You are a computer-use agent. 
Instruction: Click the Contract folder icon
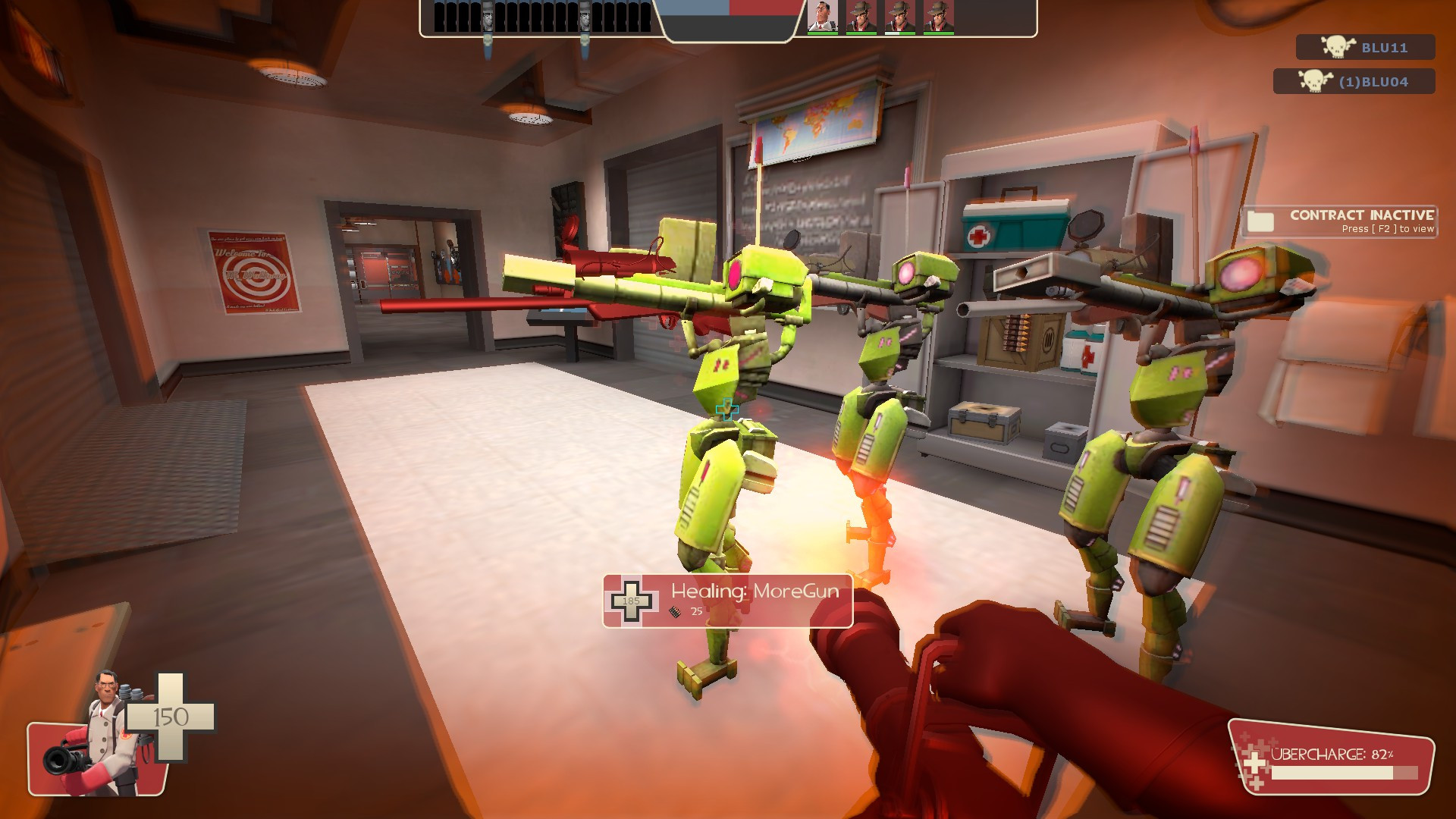1262,221
